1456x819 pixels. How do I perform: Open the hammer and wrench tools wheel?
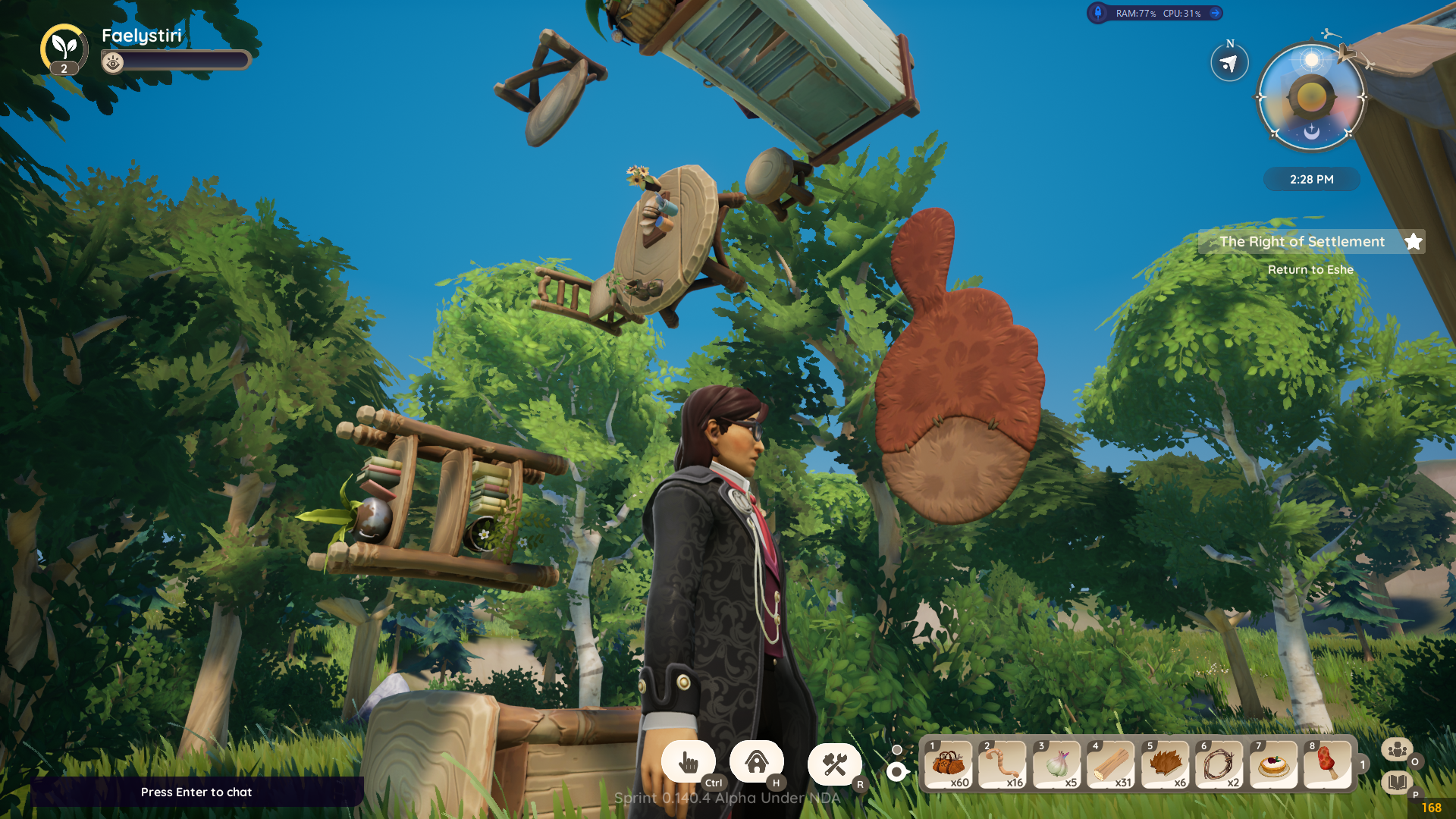pyautogui.click(x=834, y=764)
